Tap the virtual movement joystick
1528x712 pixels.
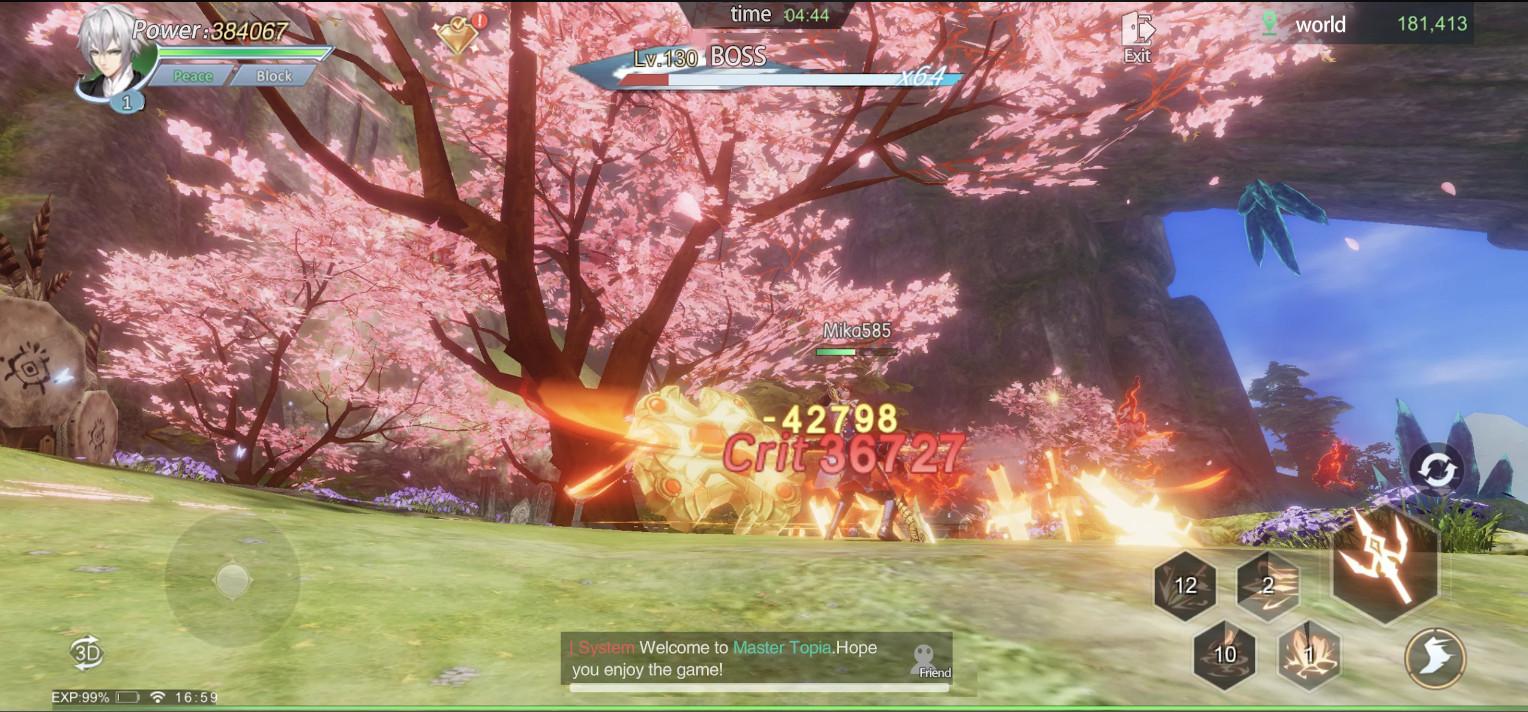232,579
